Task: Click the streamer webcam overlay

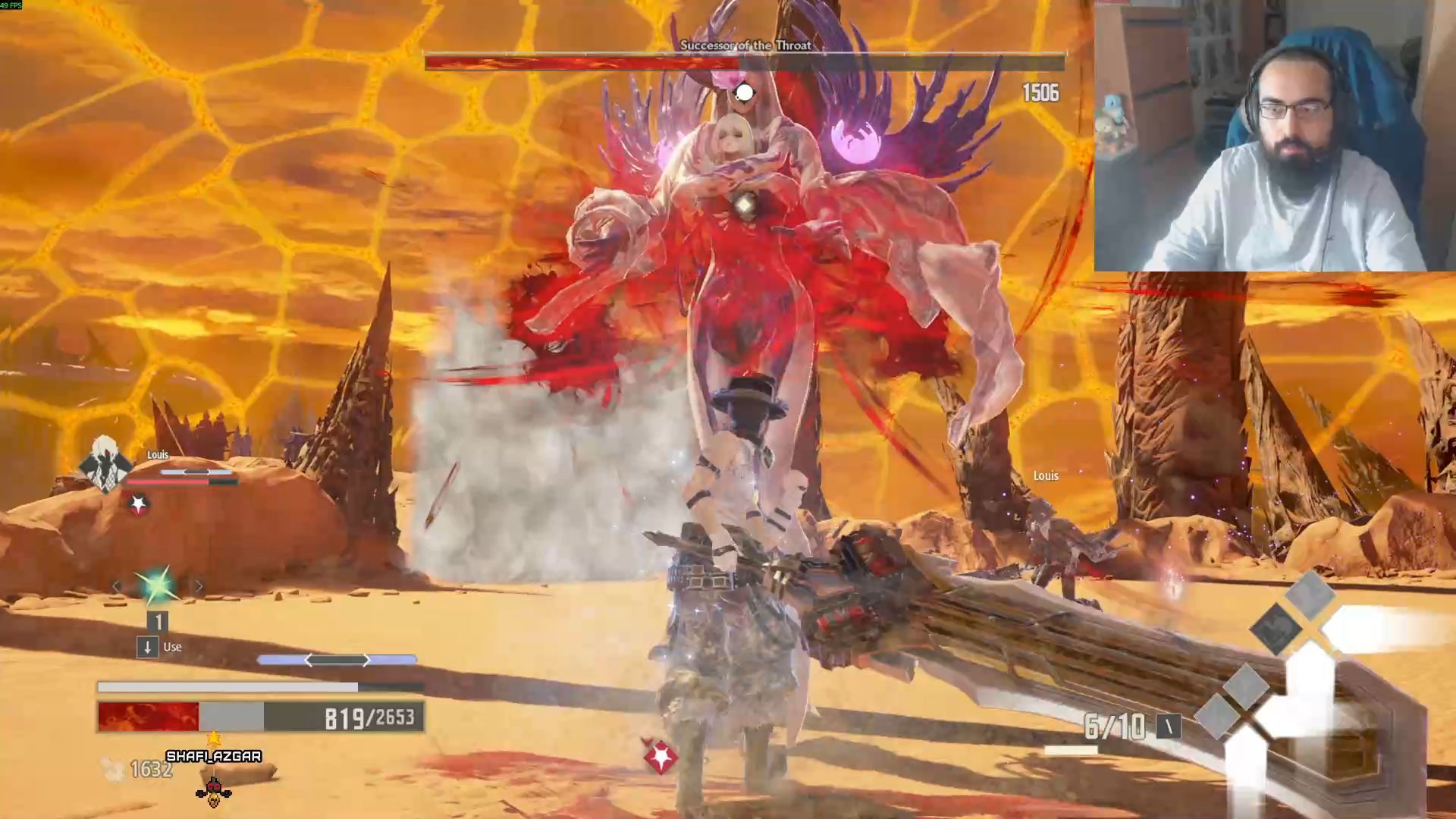Action: 1274,136
